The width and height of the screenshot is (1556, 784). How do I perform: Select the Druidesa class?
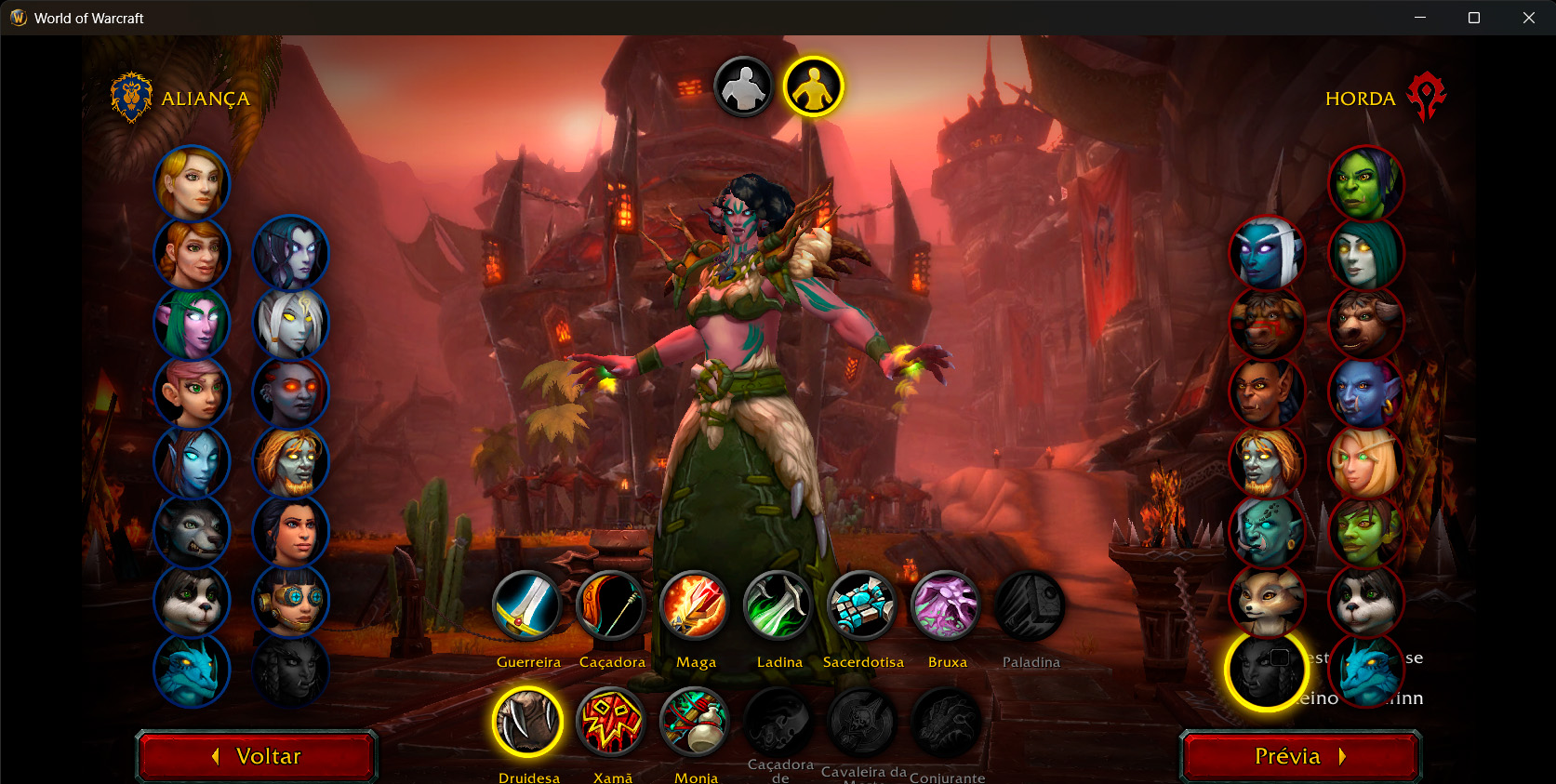click(527, 722)
